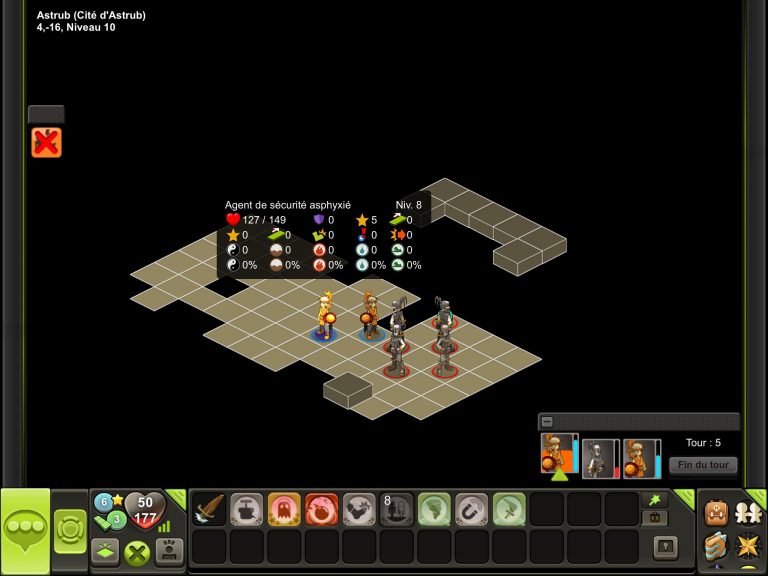The image size is (768, 576).
Task: Cast the ghost spell on orange background
Action: tap(285, 509)
